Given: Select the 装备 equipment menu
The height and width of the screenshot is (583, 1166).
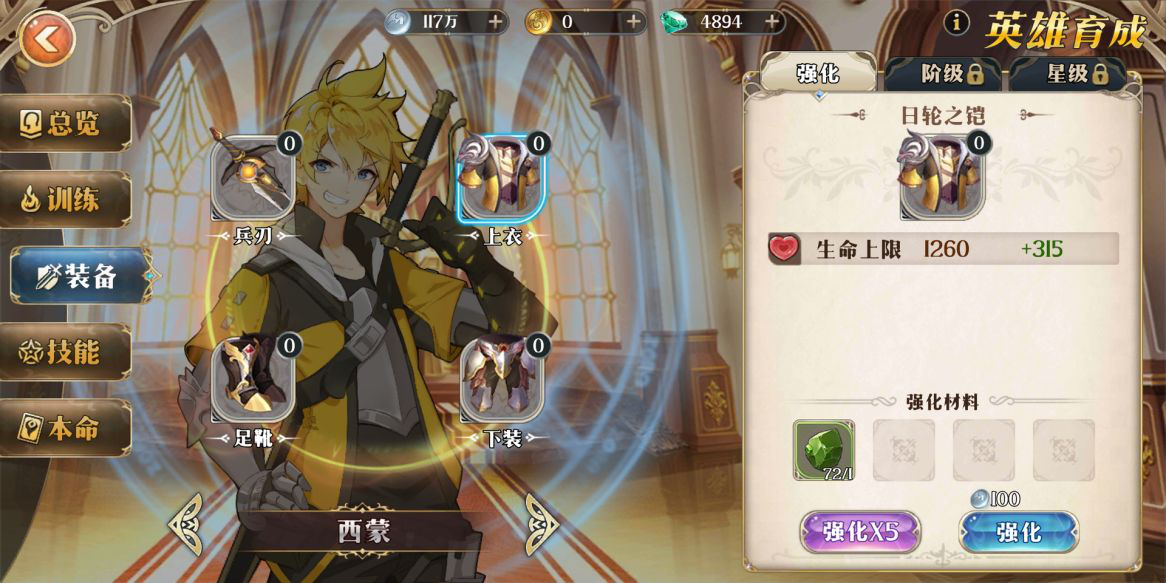Looking at the screenshot, I should pos(78,276).
